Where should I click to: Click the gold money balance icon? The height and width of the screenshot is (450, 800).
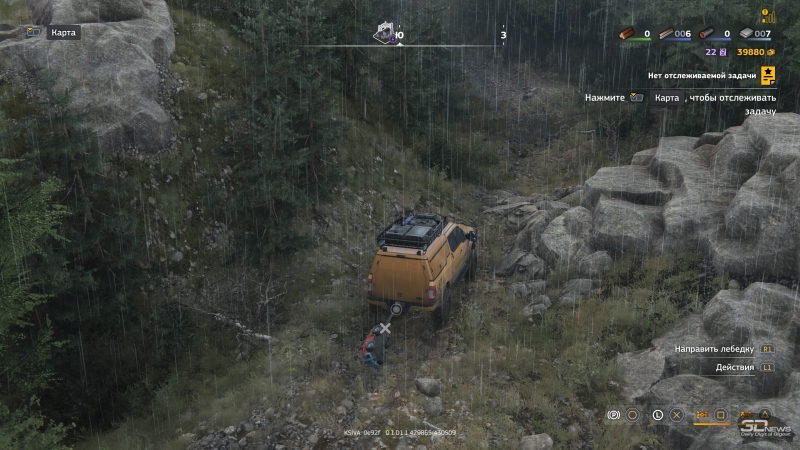click(770, 52)
